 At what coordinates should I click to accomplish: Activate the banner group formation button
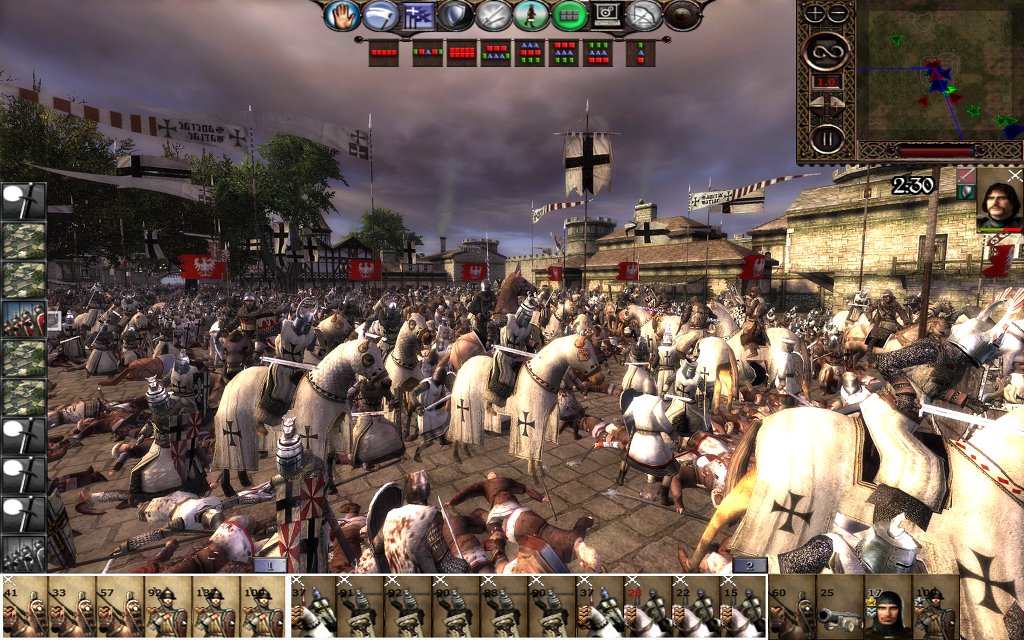418,15
